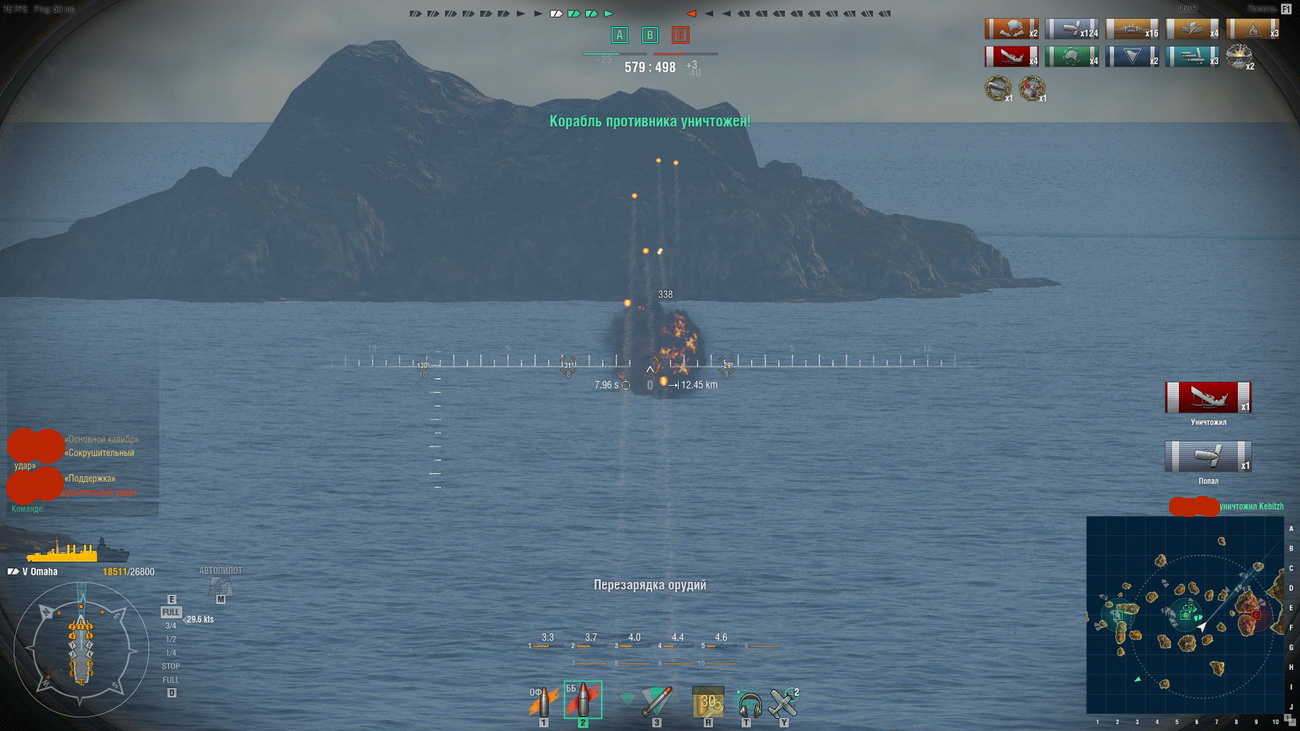Screen dimensions: 1300x731
Task: Select the ОФ high-explosive shell type
Action: [x=544, y=701]
